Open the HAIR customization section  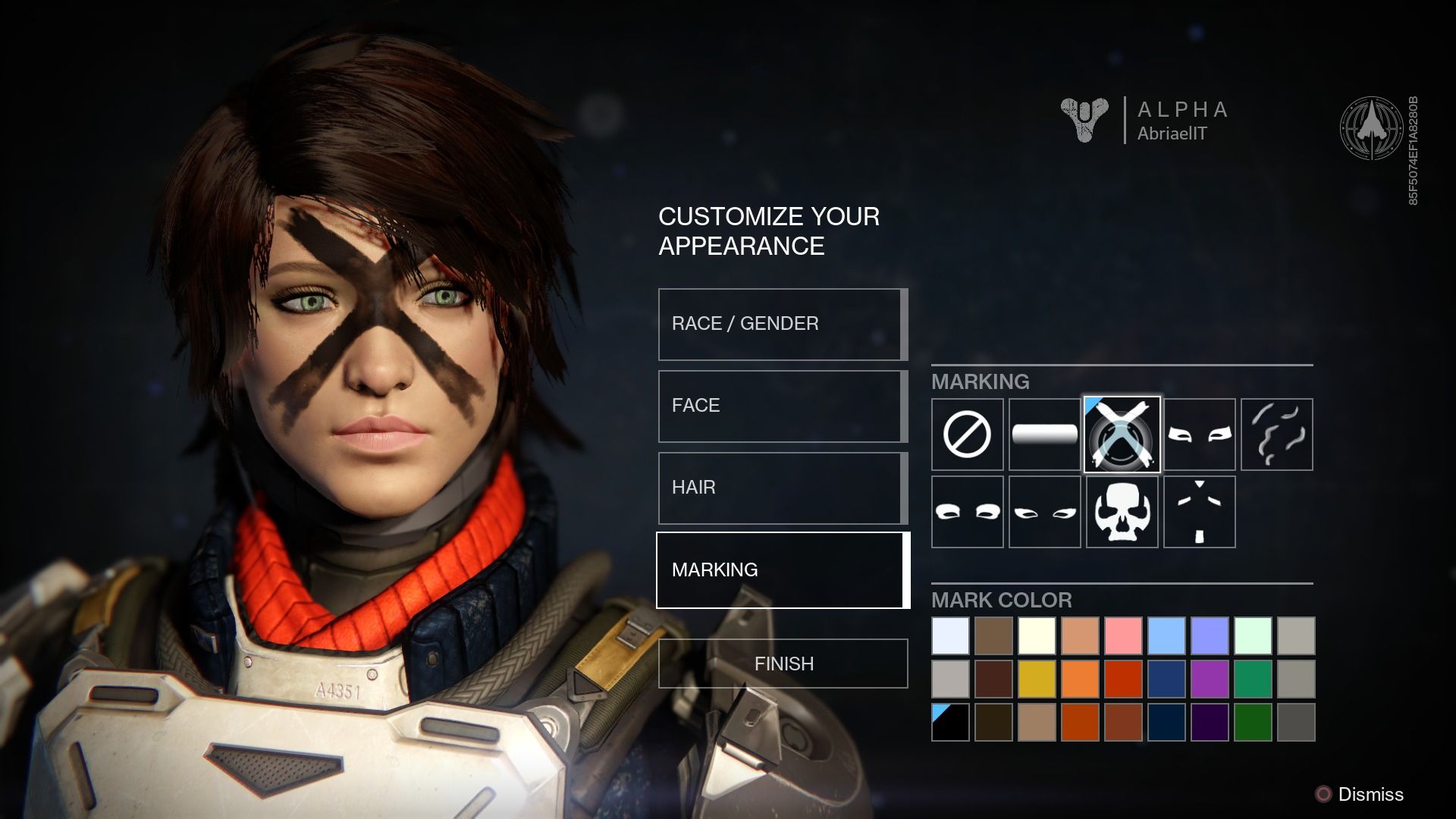pyautogui.click(x=781, y=488)
